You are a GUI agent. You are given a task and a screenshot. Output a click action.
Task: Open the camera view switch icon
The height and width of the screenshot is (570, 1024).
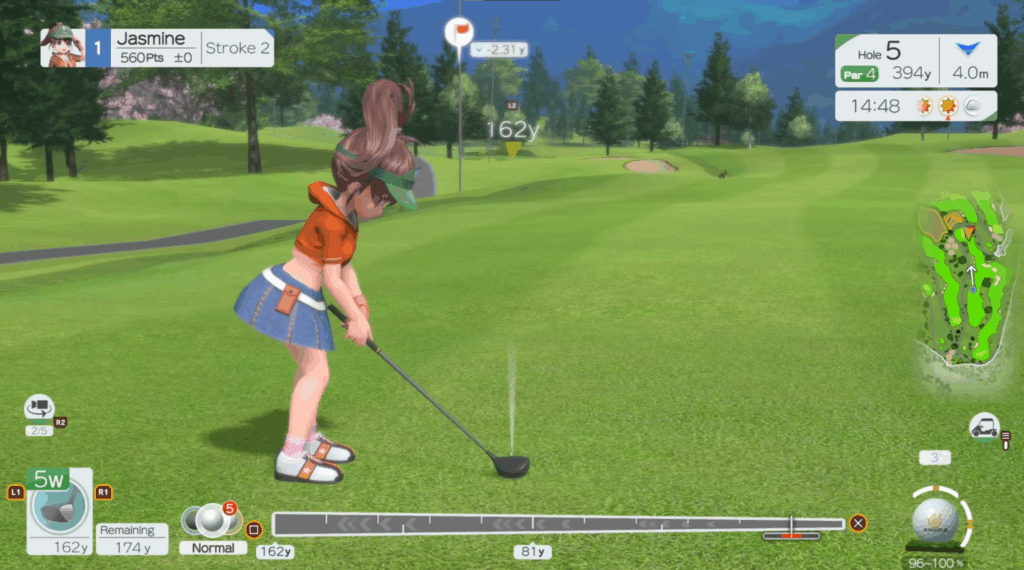(x=39, y=408)
